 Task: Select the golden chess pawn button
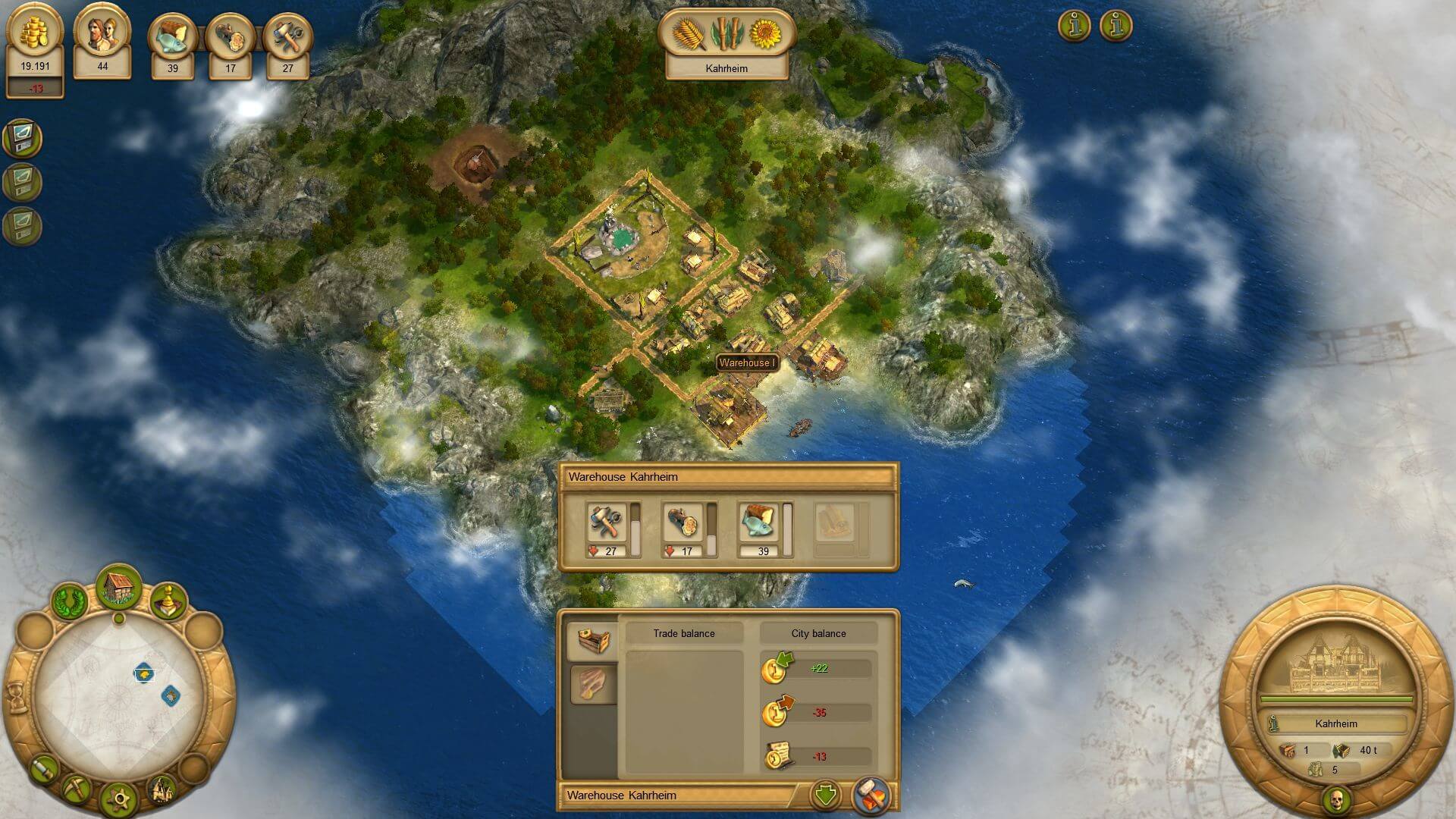168,601
